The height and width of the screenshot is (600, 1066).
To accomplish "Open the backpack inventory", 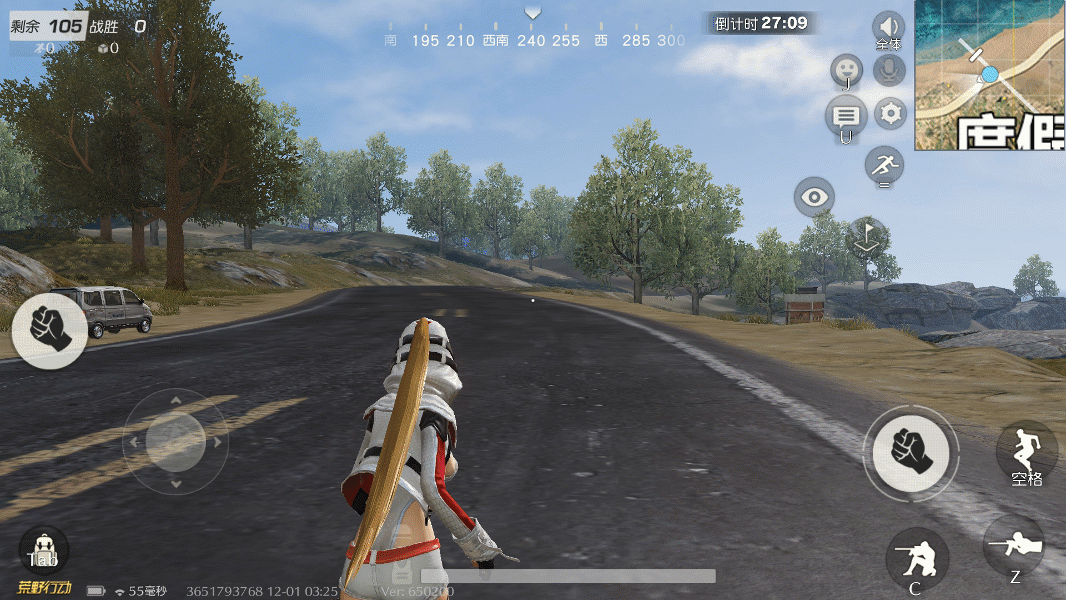I will pyautogui.click(x=44, y=549).
